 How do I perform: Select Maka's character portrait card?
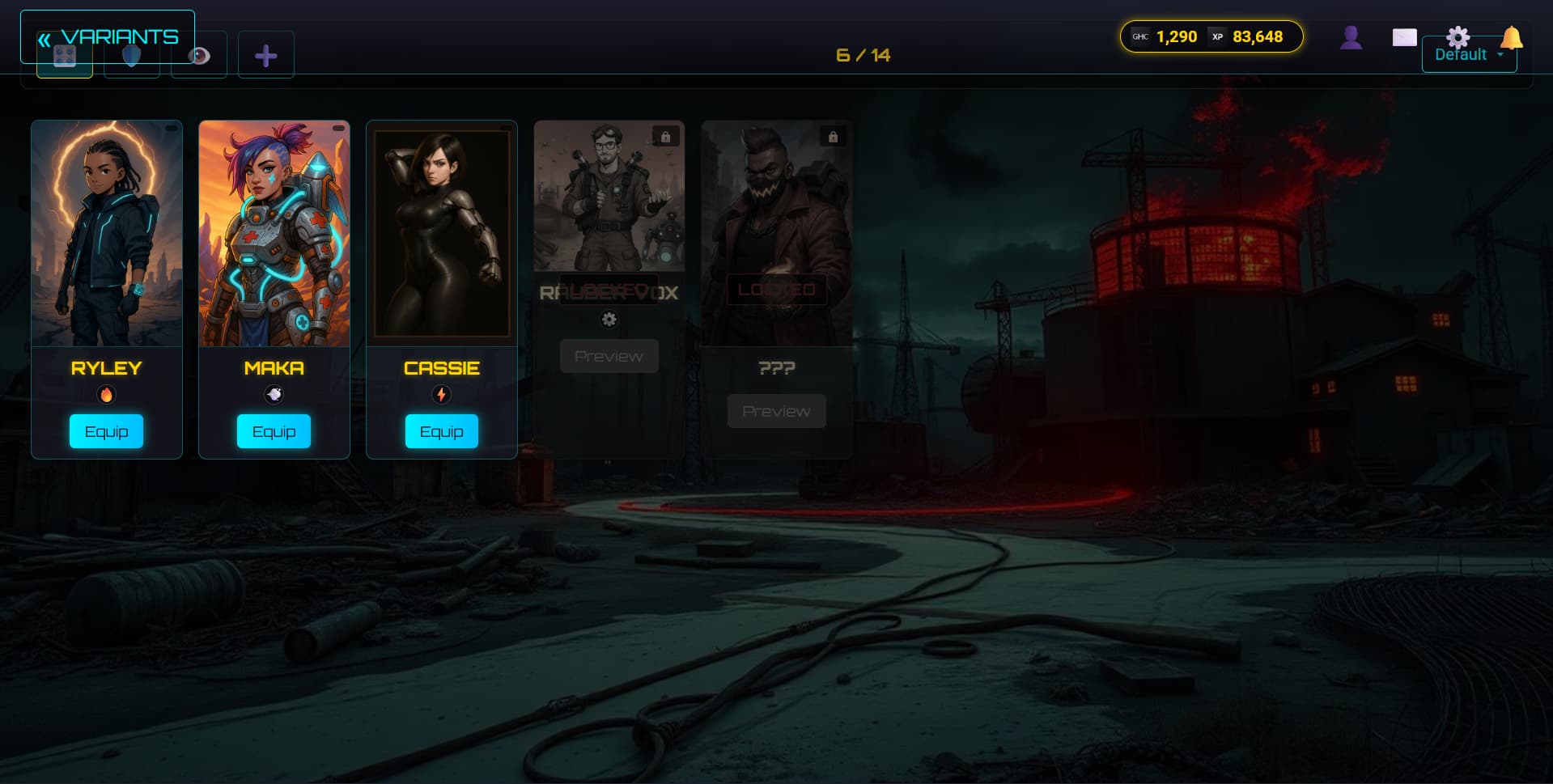tap(274, 234)
